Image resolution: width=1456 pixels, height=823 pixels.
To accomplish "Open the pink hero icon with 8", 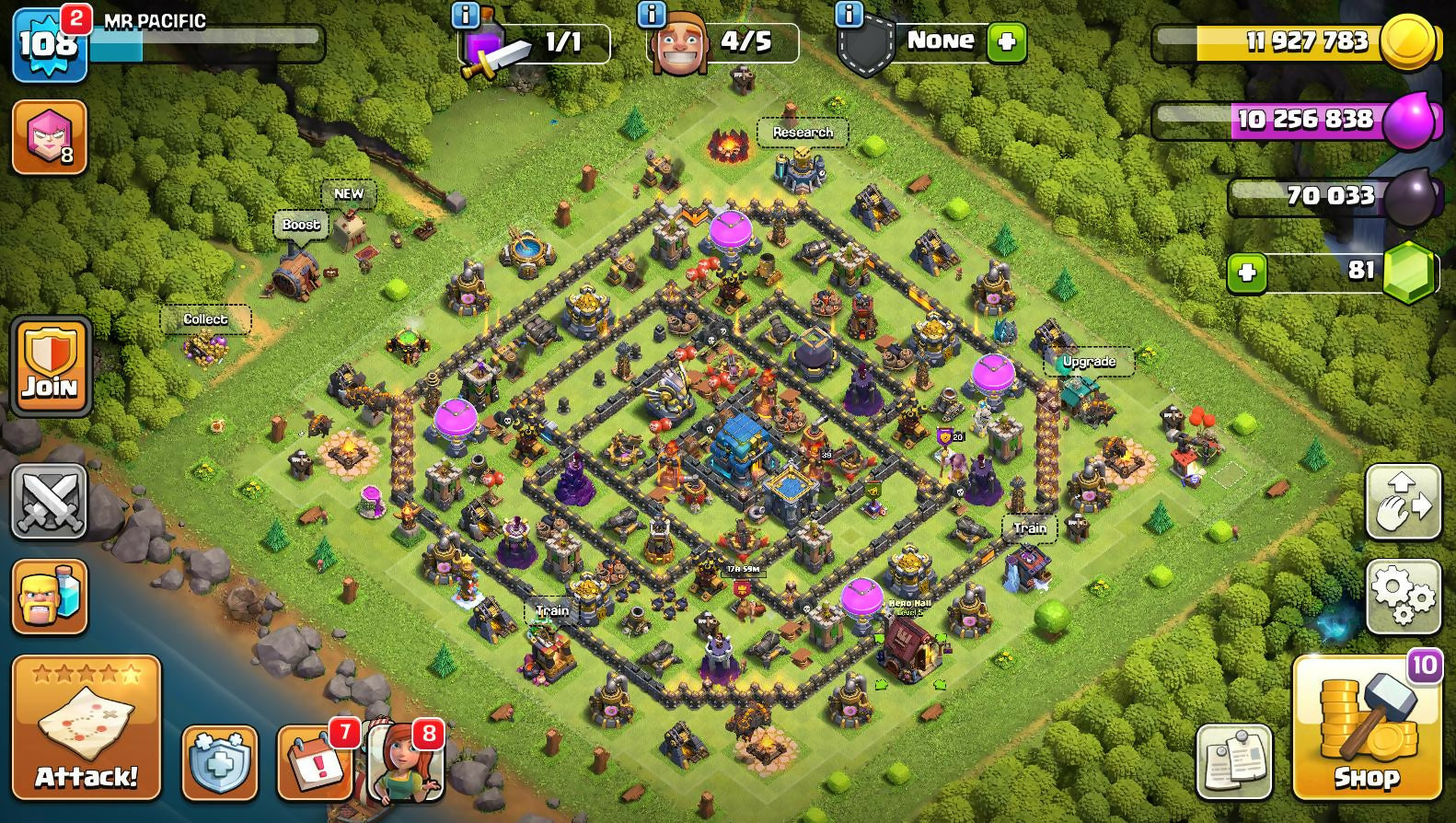I will pyautogui.click(x=50, y=137).
